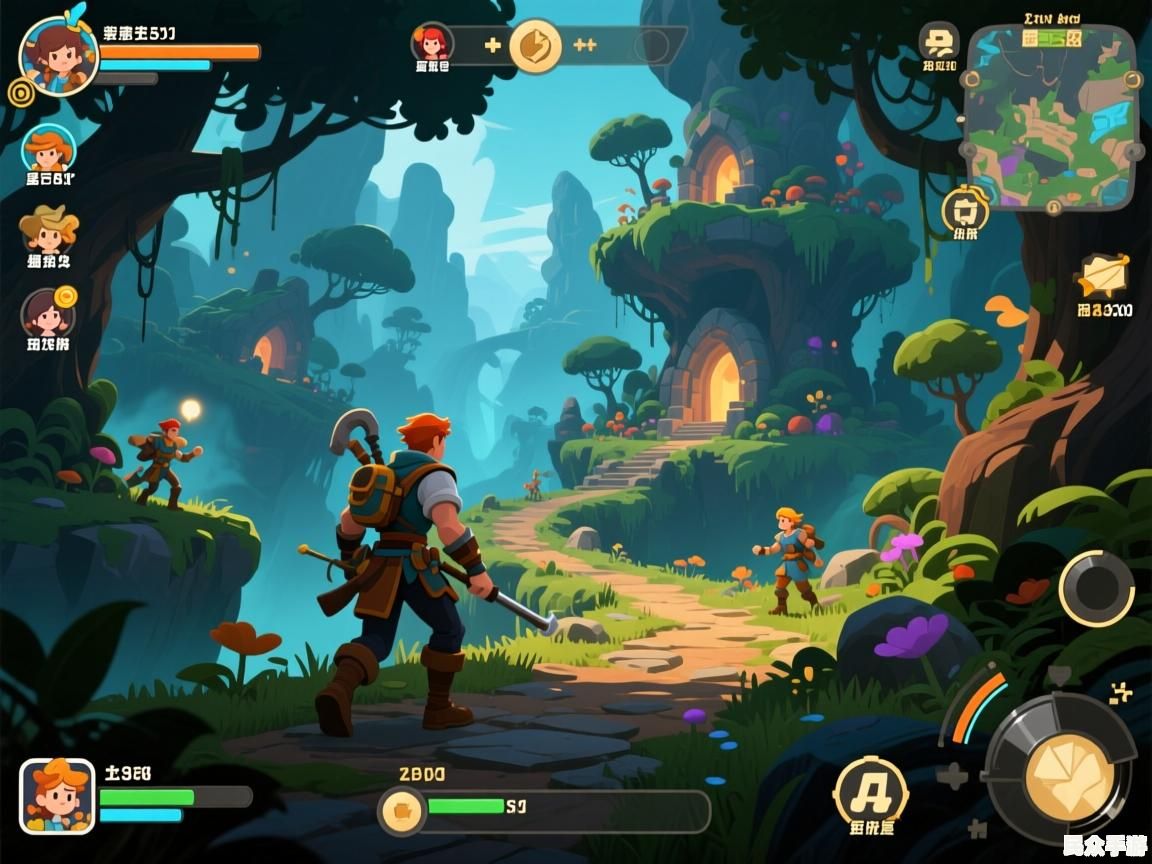Activate the round A button
This screenshot has height=864, width=1152.
click(x=870, y=792)
